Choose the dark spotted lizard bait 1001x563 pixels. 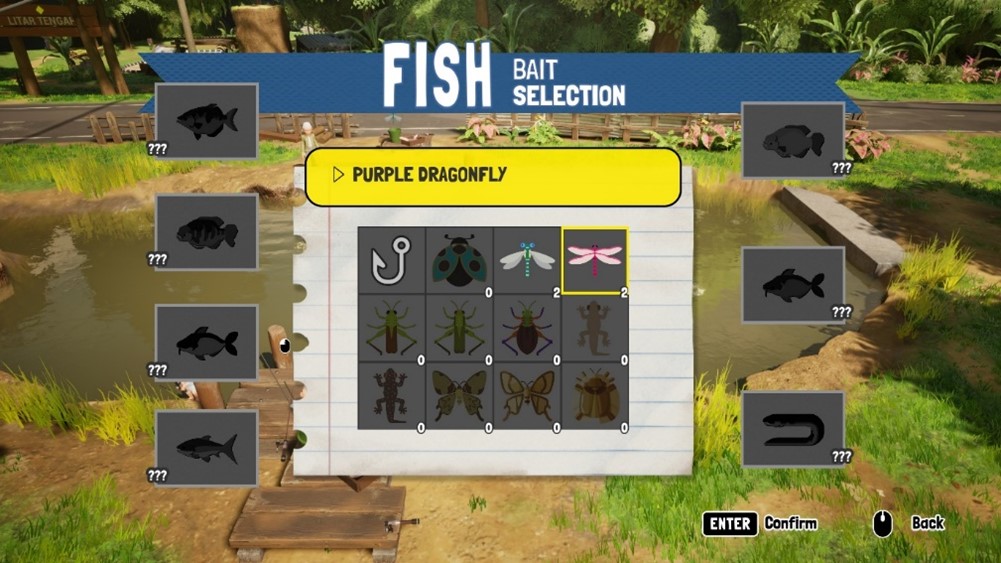[391, 396]
